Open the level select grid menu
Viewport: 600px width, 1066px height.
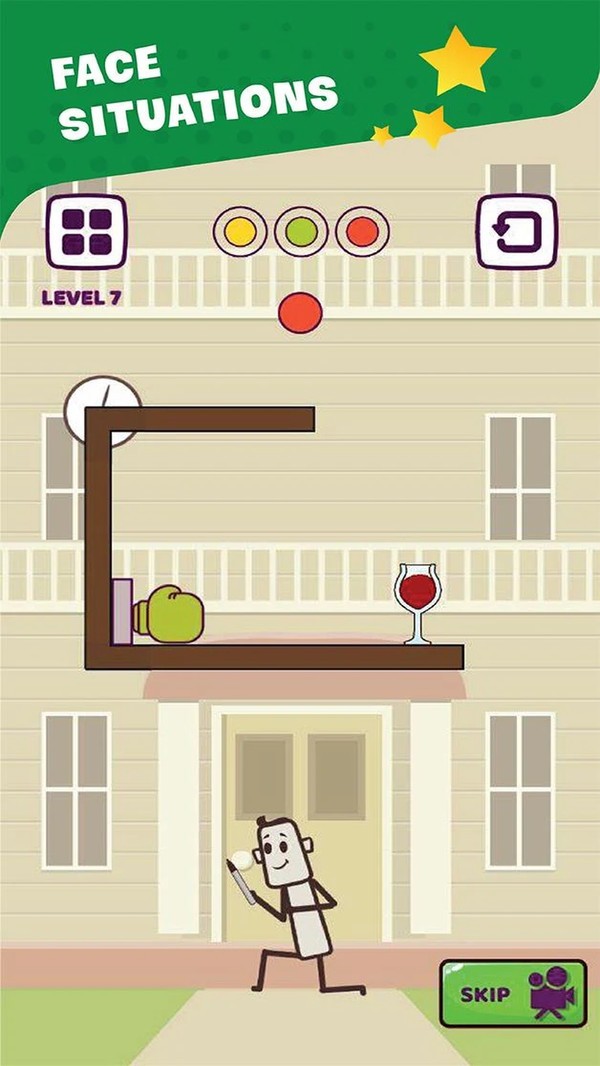(86, 232)
